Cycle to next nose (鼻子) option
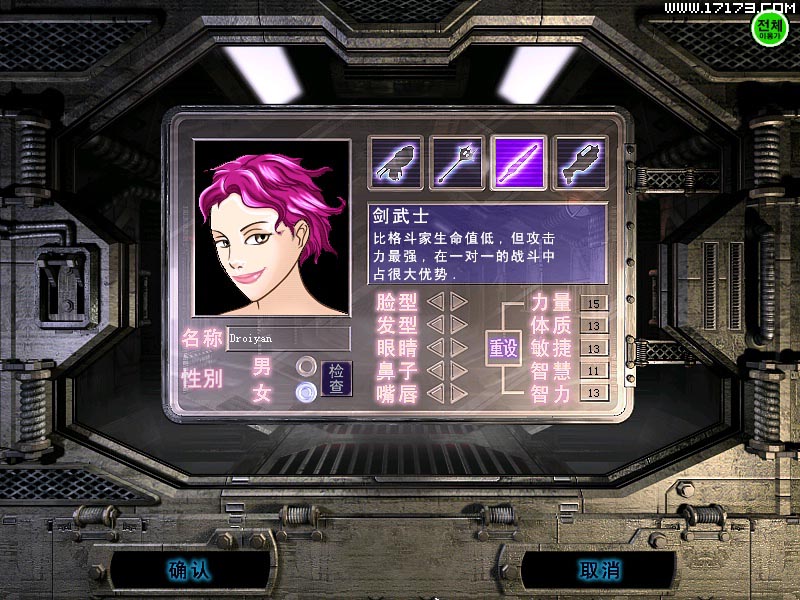 click(458, 370)
